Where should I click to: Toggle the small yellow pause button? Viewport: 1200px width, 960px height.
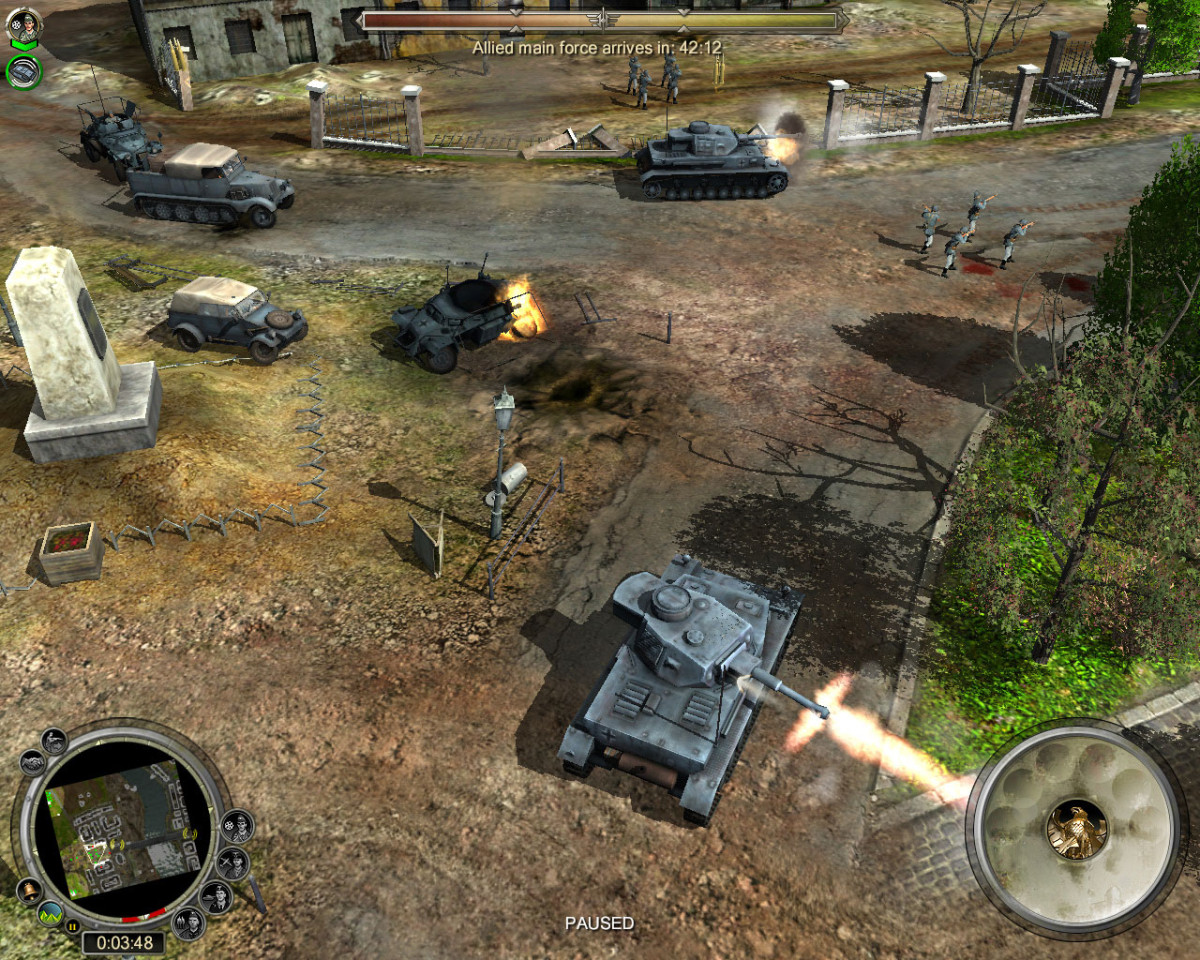[x=72, y=928]
